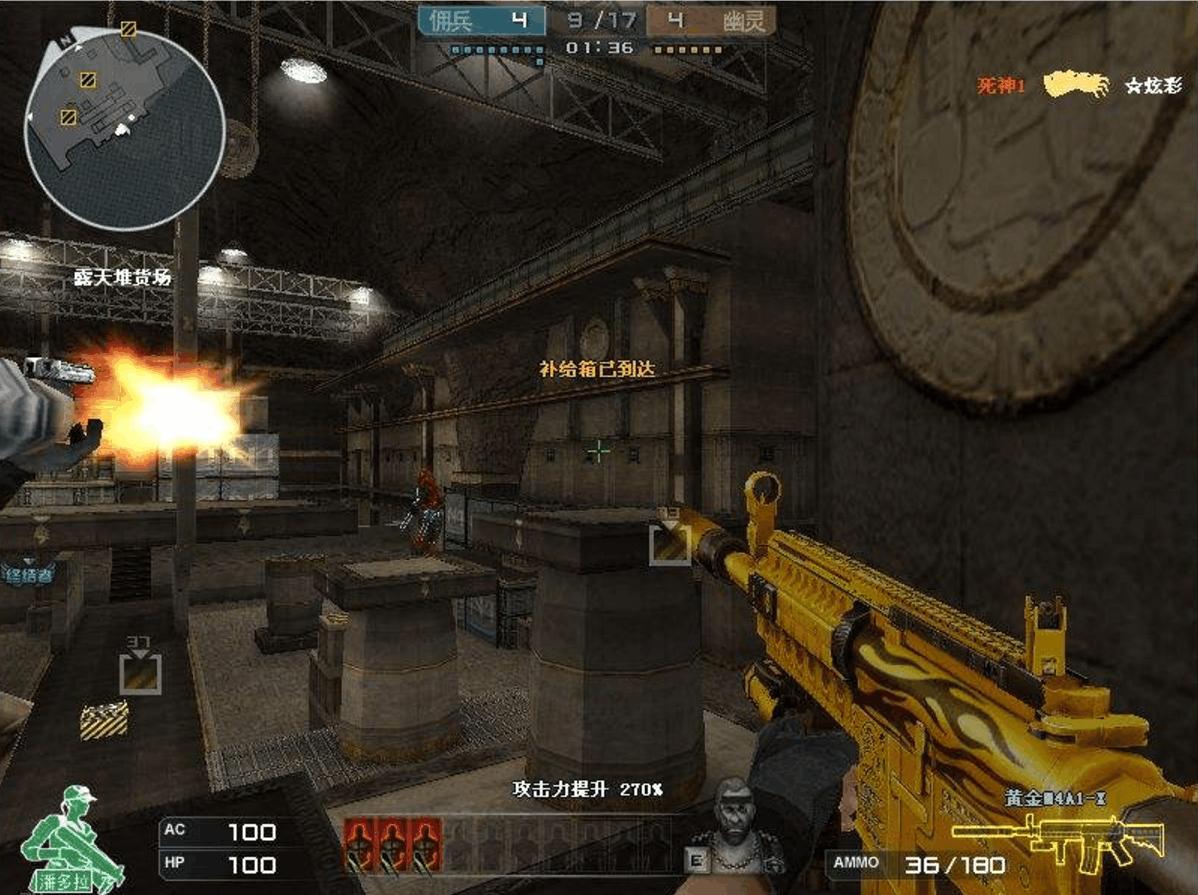Click the 佣兵 team score panel
Viewport: 1198px width, 895px height.
tap(482, 21)
